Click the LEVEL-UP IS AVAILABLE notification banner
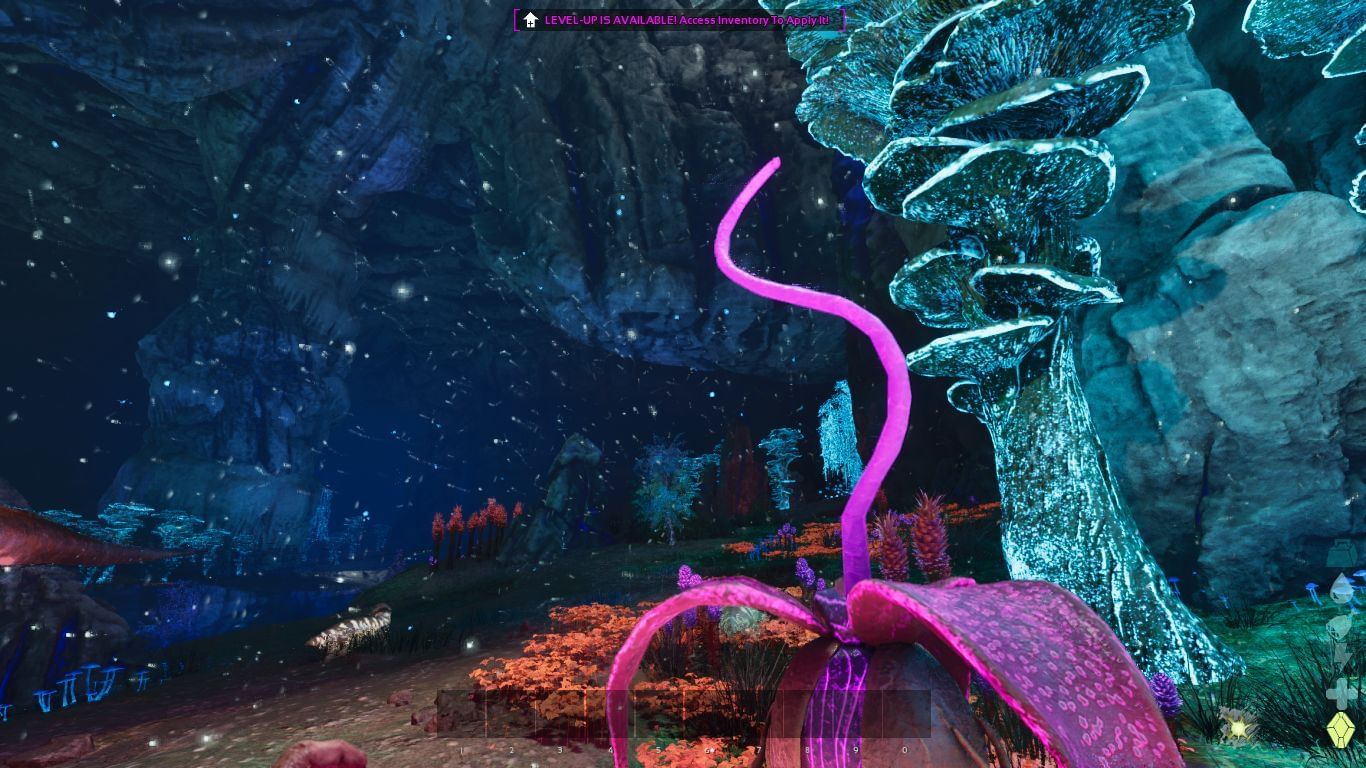The width and height of the screenshot is (1366, 768). pos(680,19)
